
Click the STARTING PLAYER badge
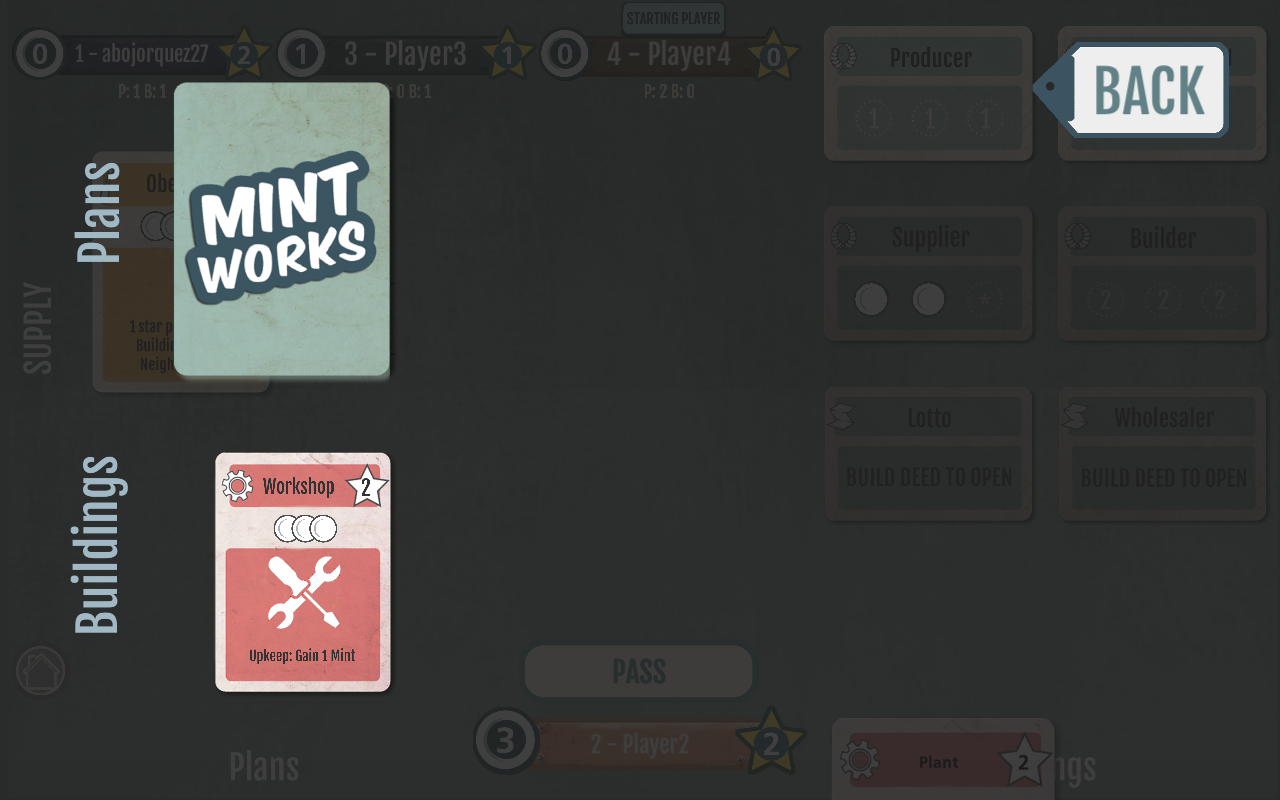(x=673, y=18)
